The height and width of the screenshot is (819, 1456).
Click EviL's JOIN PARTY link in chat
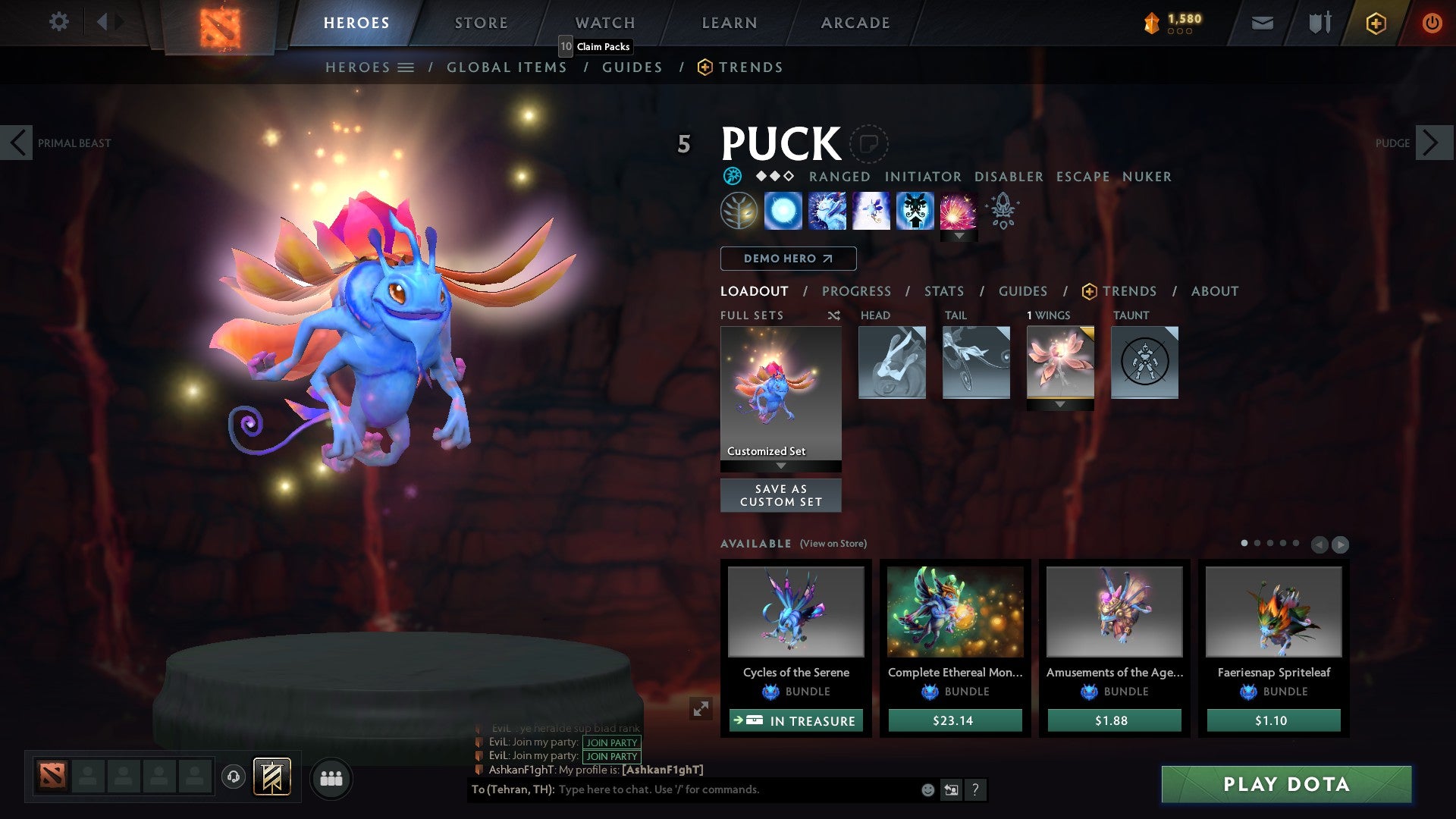tap(611, 743)
